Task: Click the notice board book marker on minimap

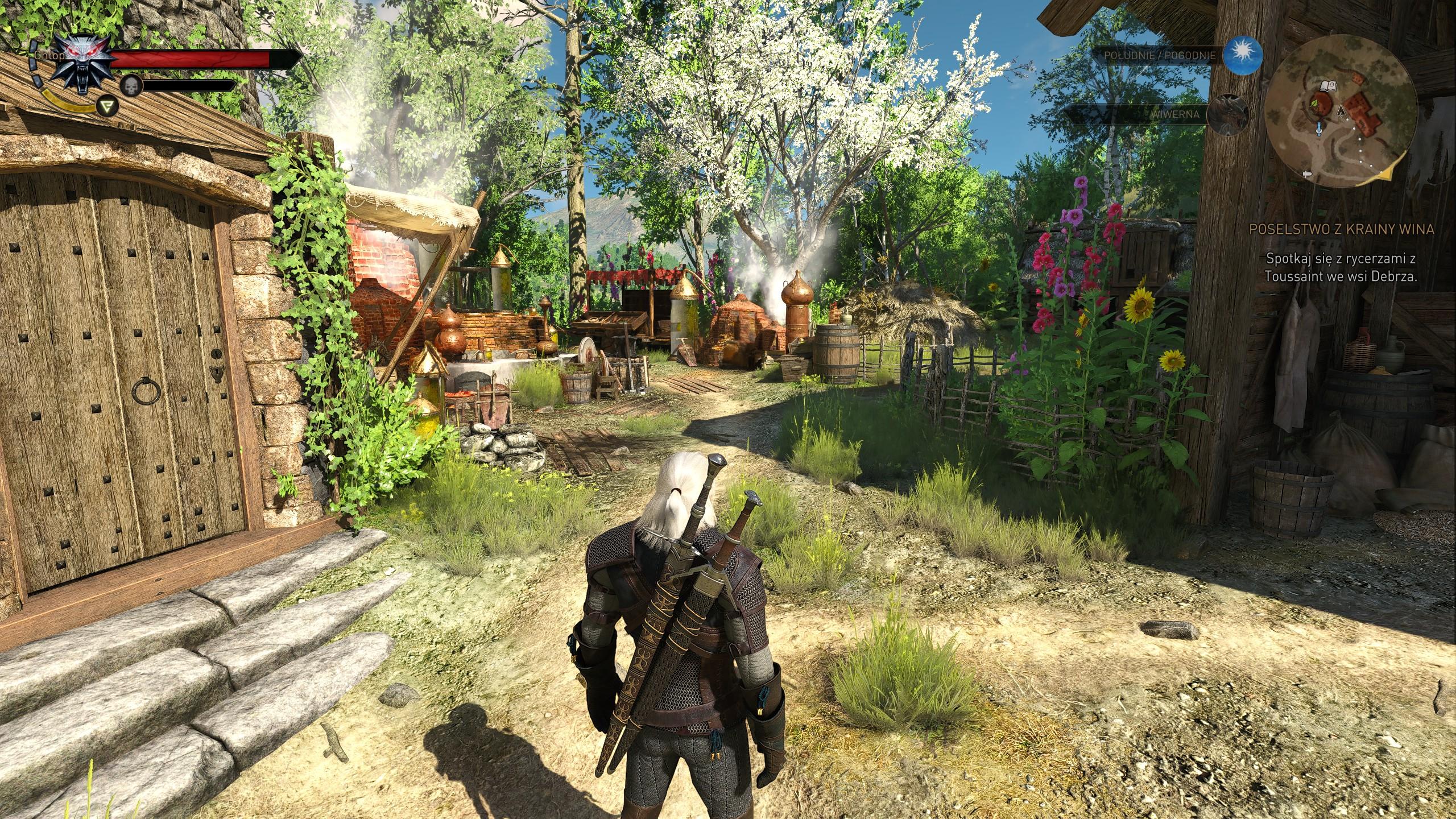Action: click(x=1329, y=87)
